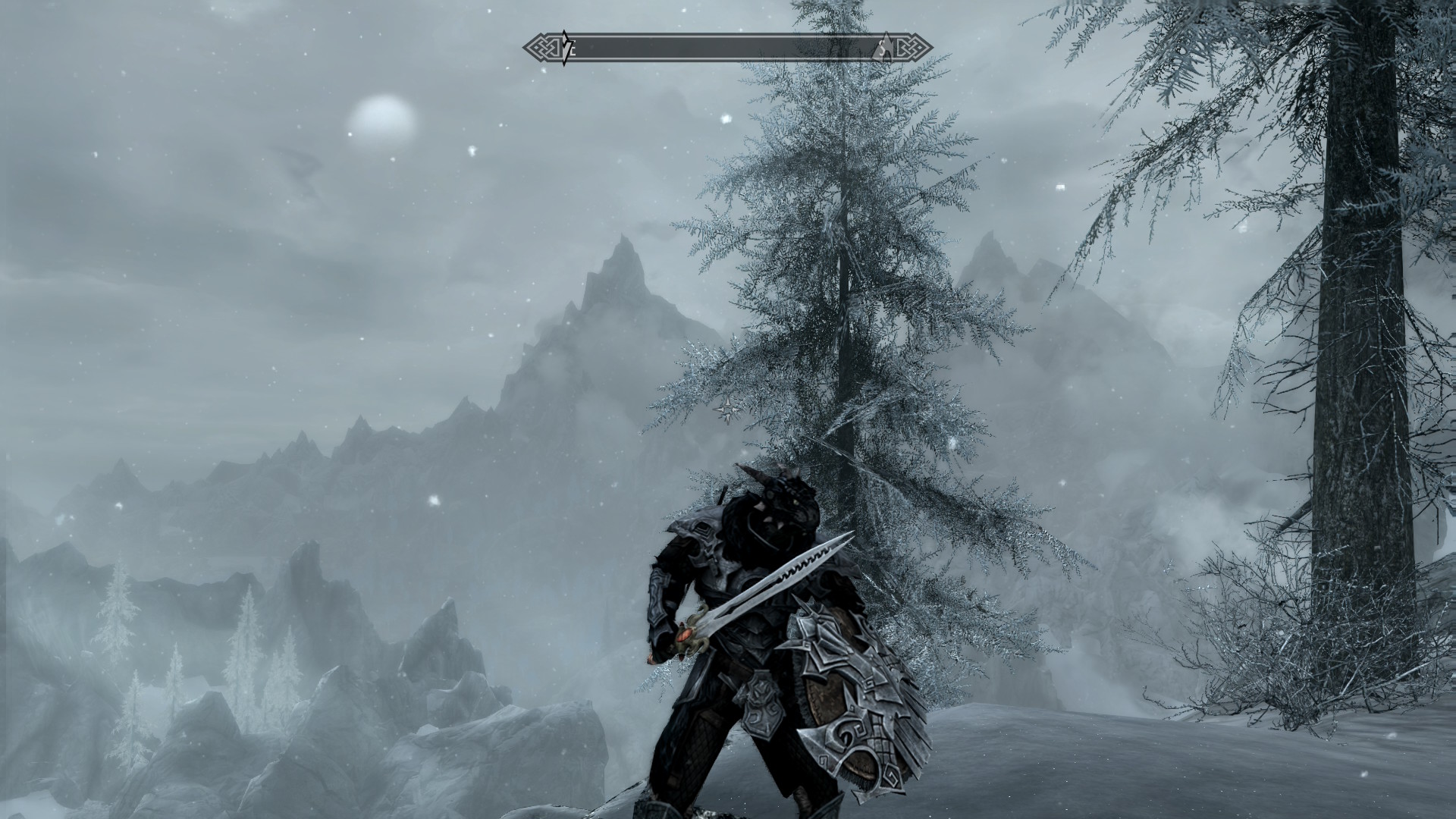This screenshot has width=1456, height=819.
Task: Select the mountain location marker on the compass
Action: [884, 49]
